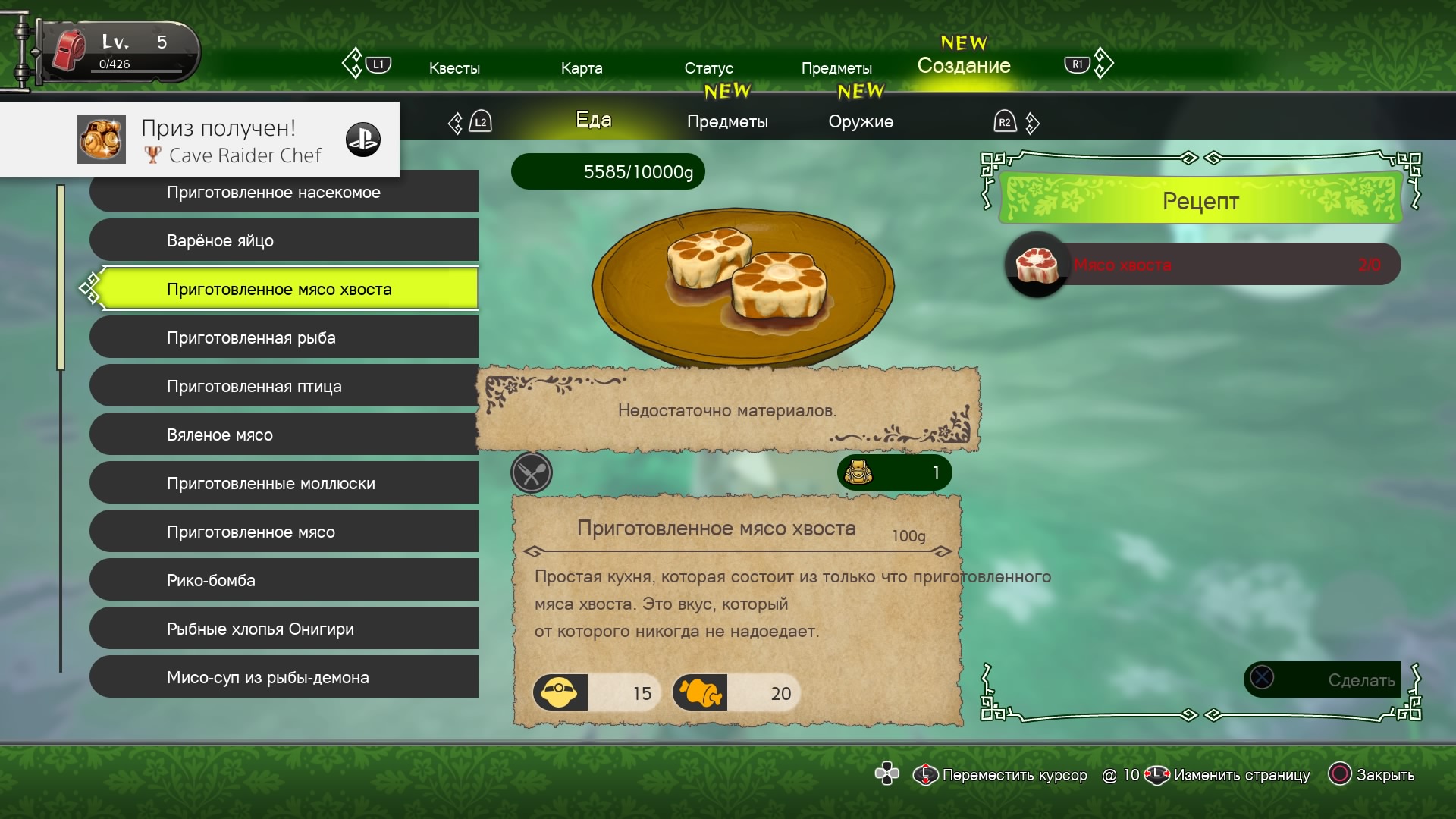Pick Мисо-суп из рыбы-демона recipe
Screen dimensions: 1456x819
[x=284, y=677]
